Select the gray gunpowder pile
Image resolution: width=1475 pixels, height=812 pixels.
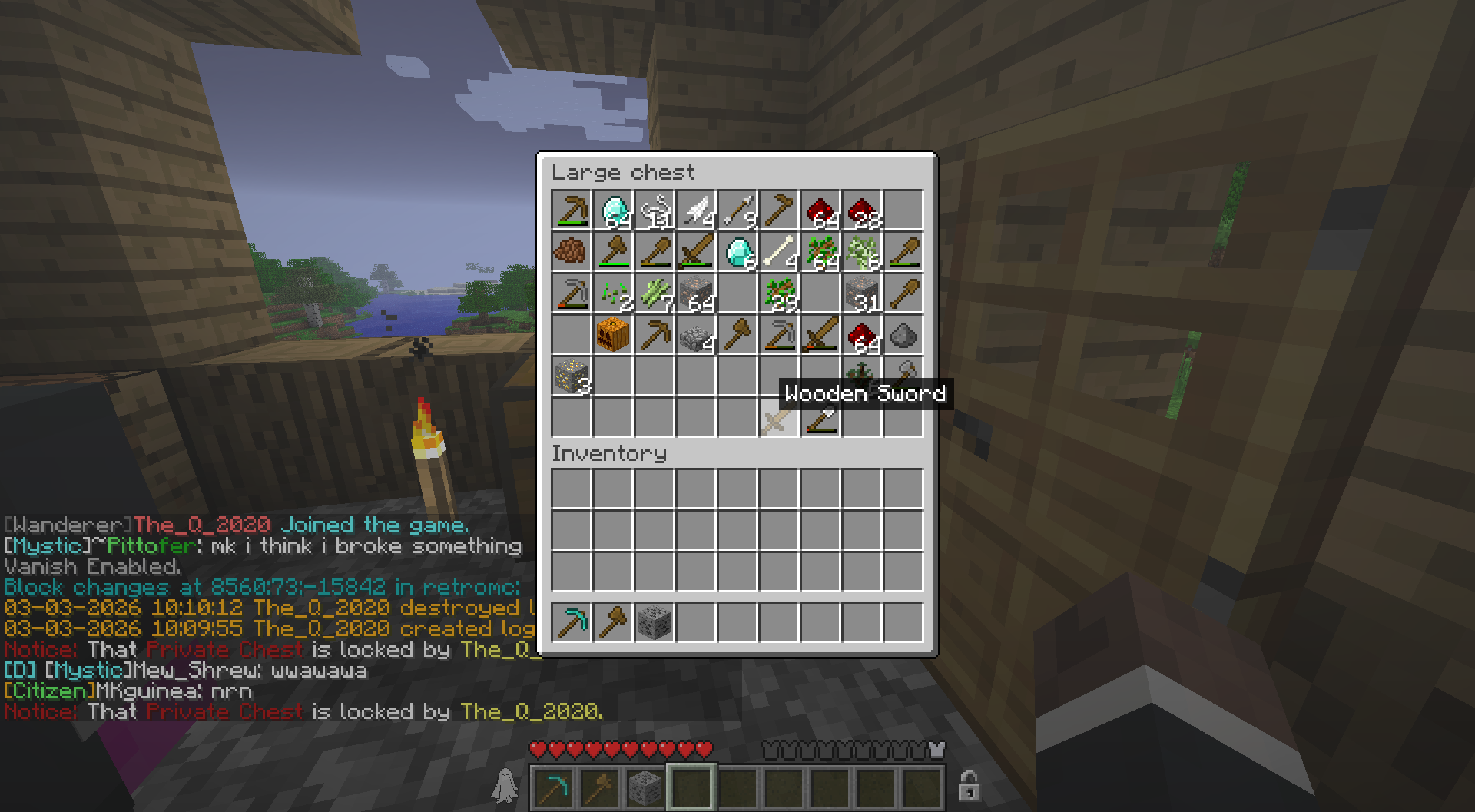[903, 335]
